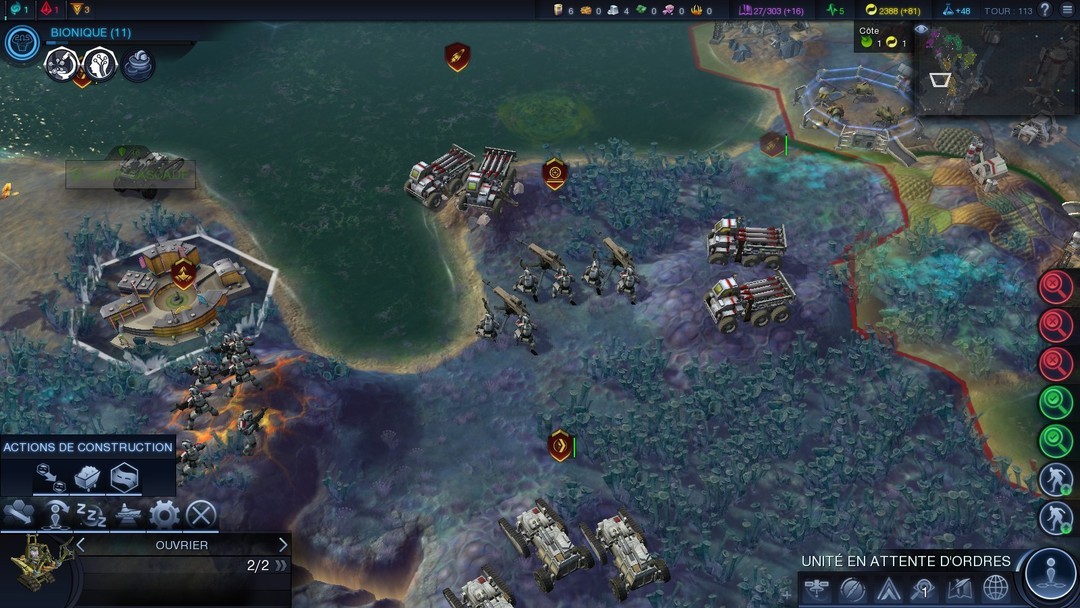This screenshot has height=608, width=1080.
Task: Cancel with the circled X button
Action: click(x=201, y=515)
